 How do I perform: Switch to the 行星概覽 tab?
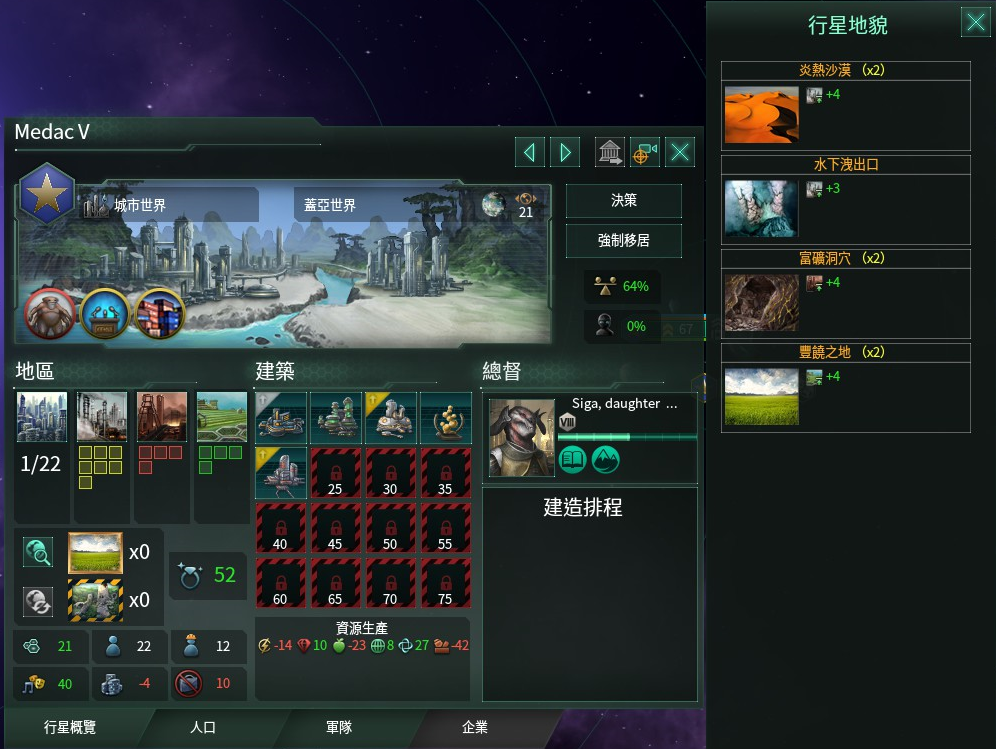tap(70, 727)
